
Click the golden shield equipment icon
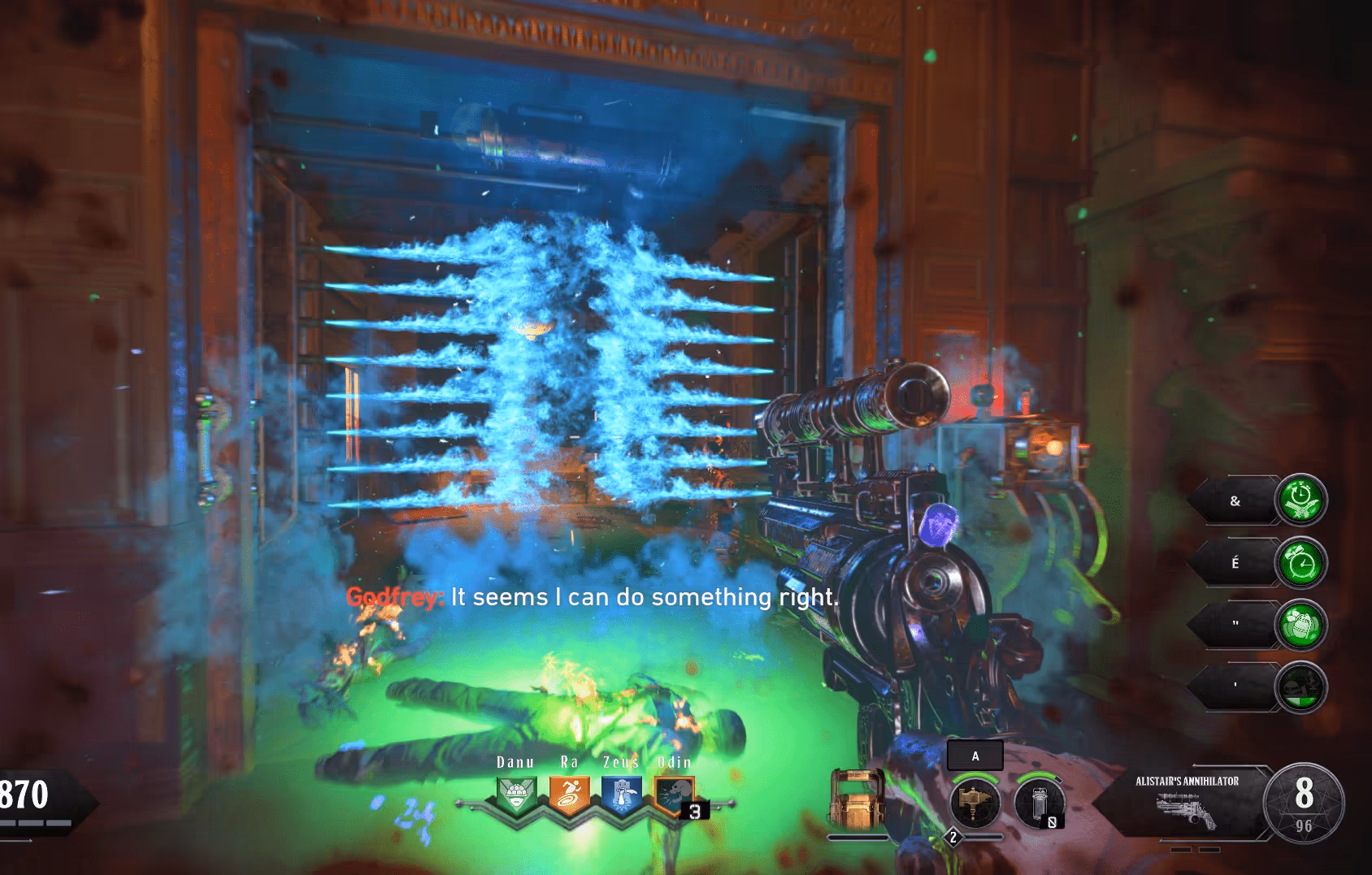[x=857, y=799]
